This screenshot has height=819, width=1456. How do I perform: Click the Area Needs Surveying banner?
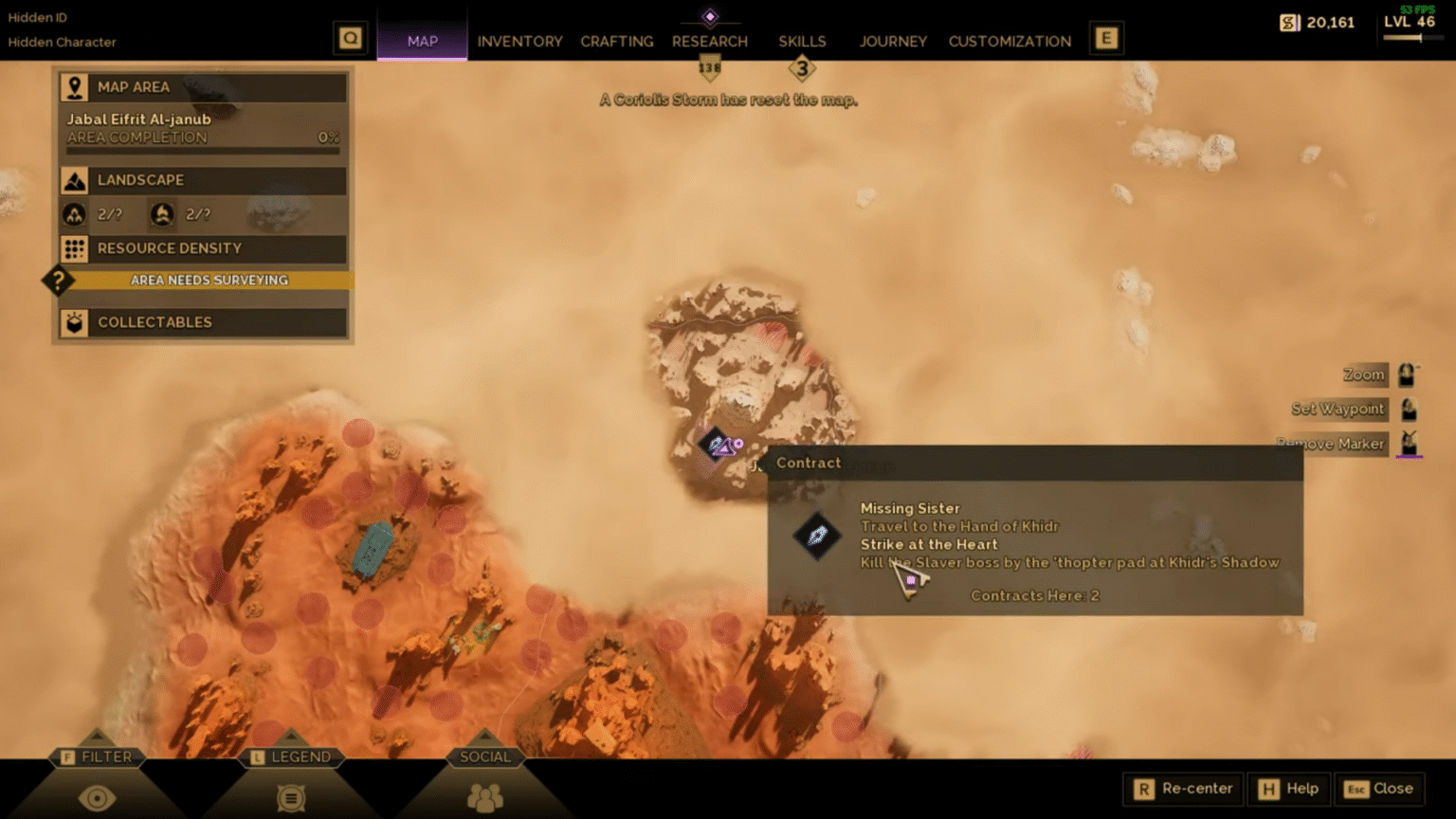click(209, 280)
